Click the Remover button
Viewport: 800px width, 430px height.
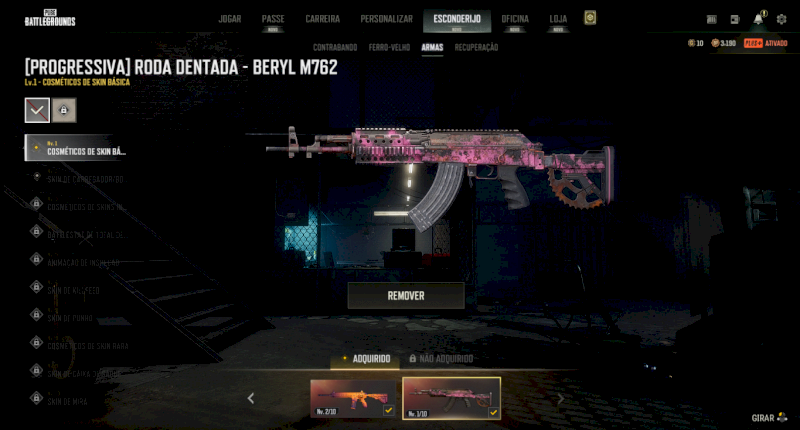tap(406, 296)
